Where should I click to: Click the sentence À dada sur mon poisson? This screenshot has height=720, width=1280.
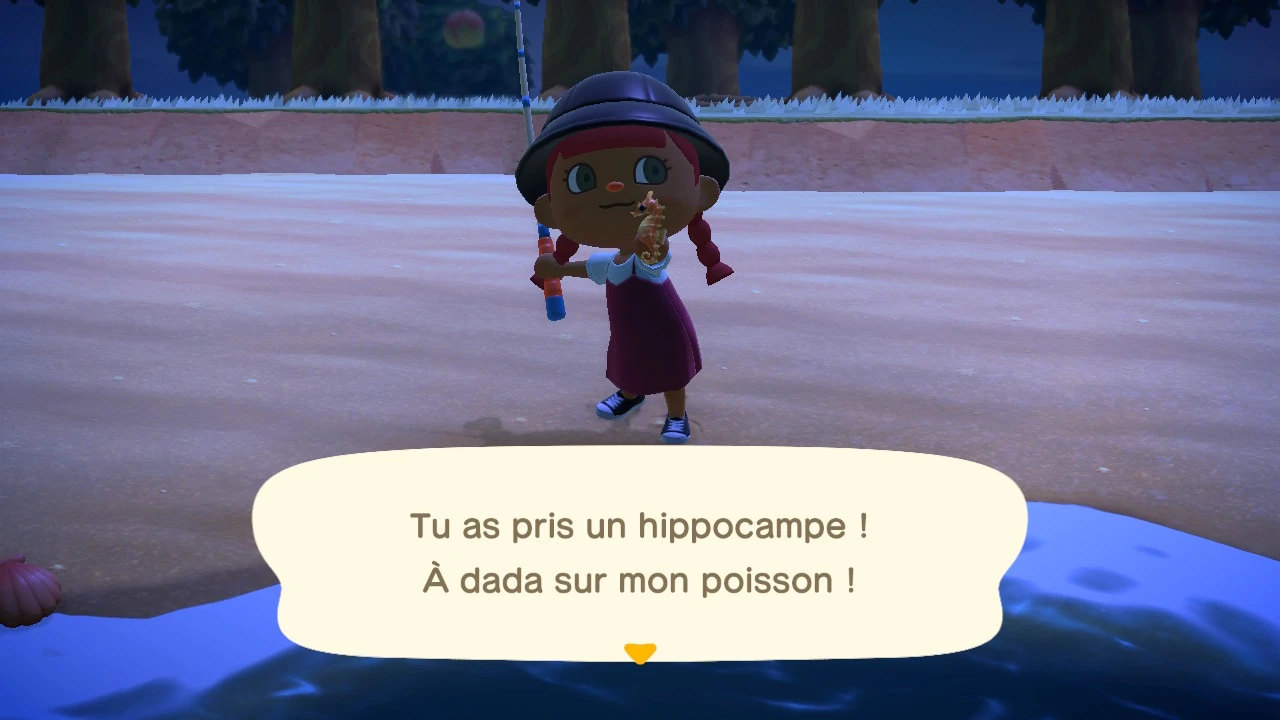(640, 581)
